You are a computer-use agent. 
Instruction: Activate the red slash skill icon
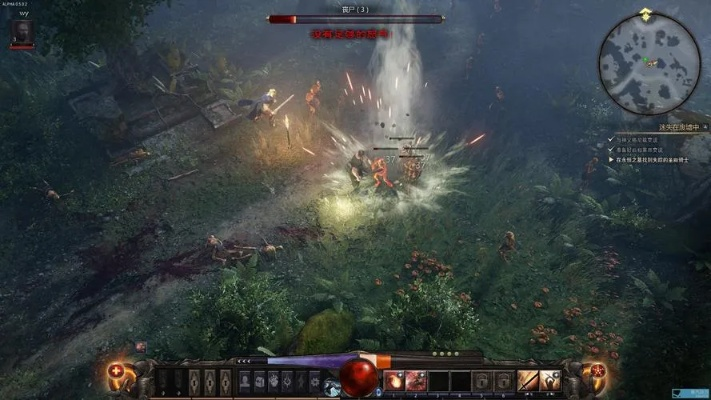(415, 380)
